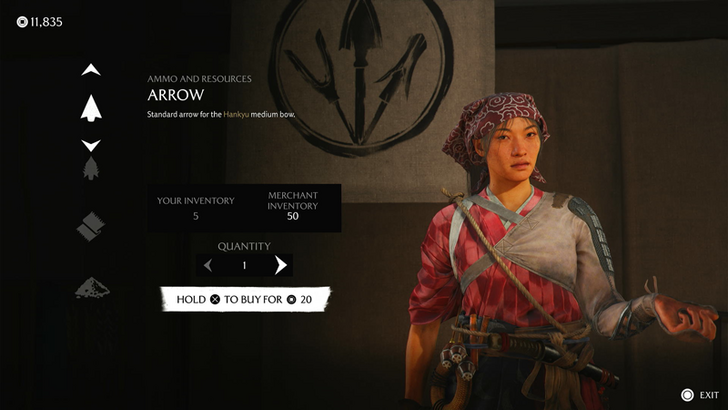The height and width of the screenshot is (410, 728).
Task: Select the highlighted white Arrow item icon
Action: (91, 107)
